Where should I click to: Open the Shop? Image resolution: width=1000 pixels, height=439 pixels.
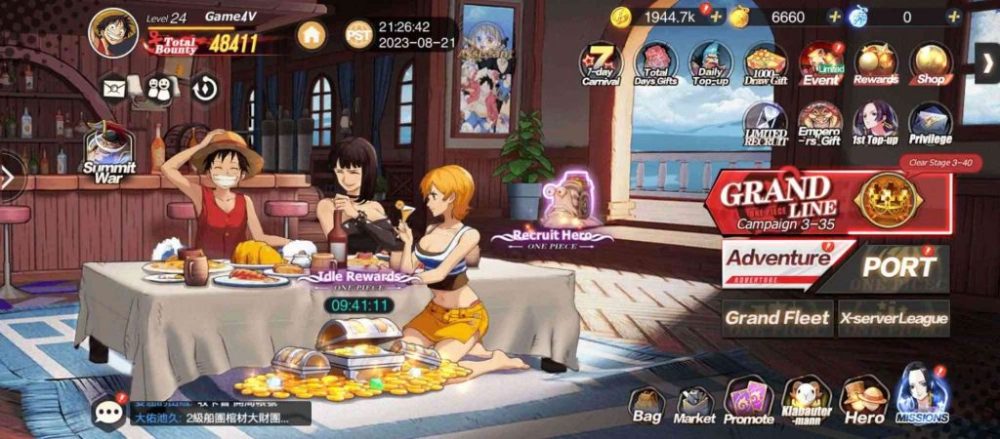931,64
